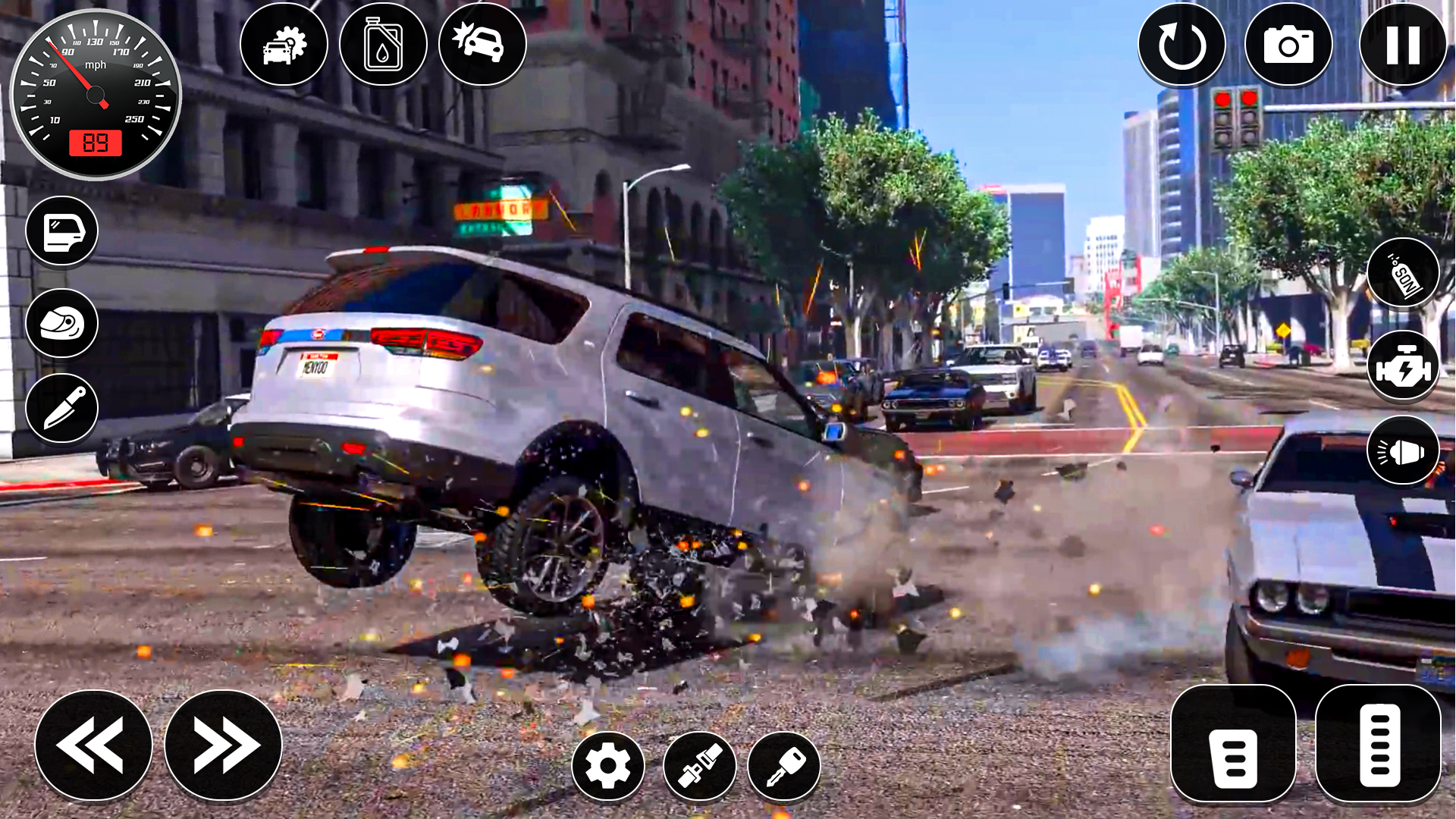Flash the horn siren light
1456x819 pixels.
point(1404,452)
